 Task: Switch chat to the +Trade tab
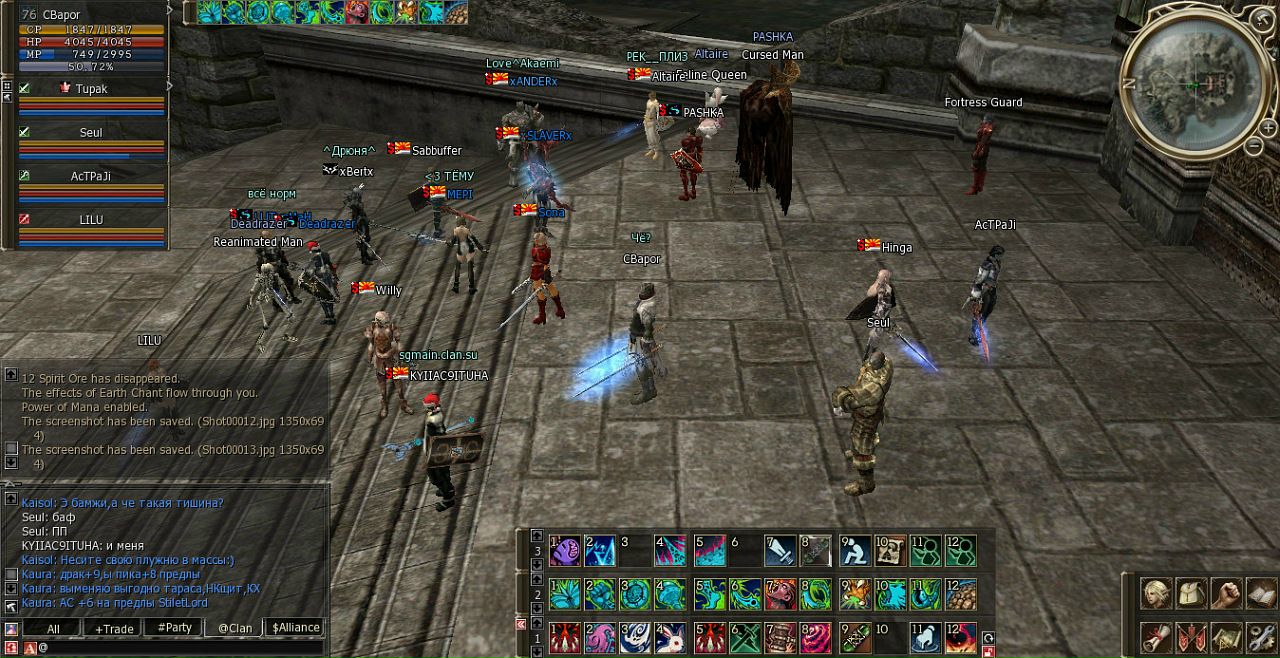click(115, 628)
